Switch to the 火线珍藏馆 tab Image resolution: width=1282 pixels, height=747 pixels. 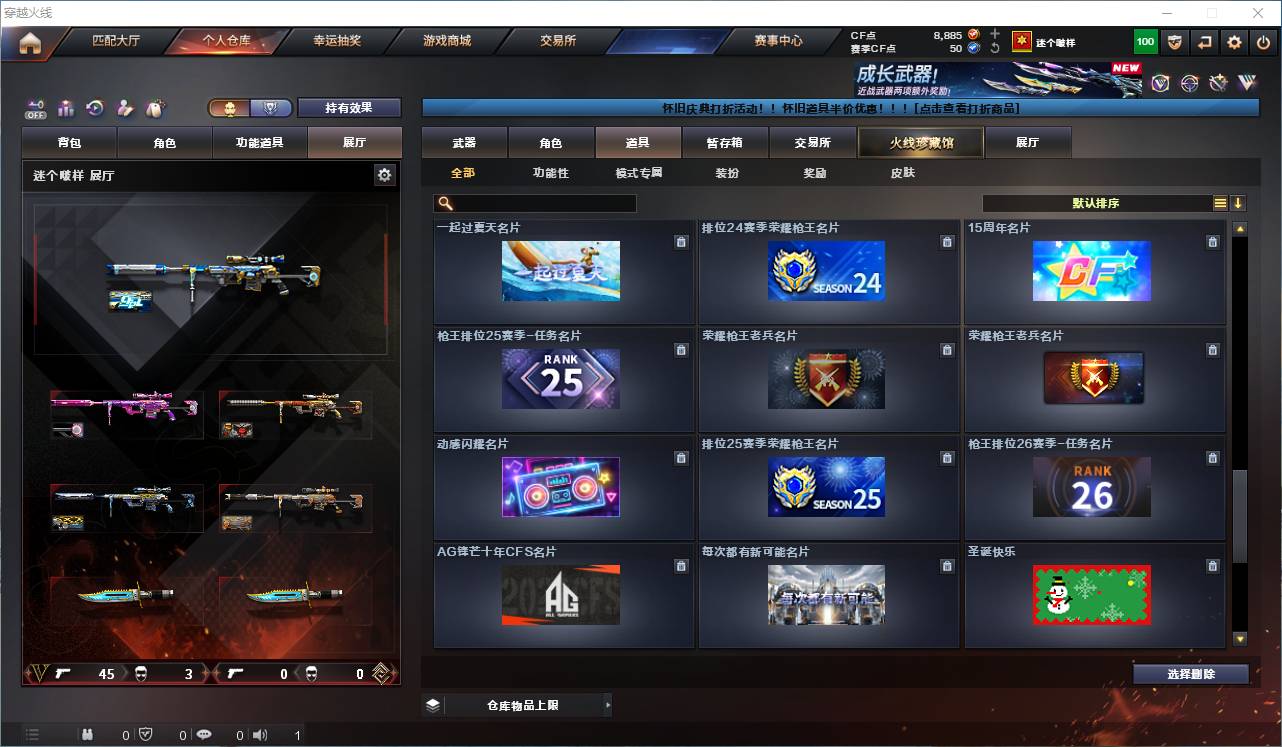point(920,142)
